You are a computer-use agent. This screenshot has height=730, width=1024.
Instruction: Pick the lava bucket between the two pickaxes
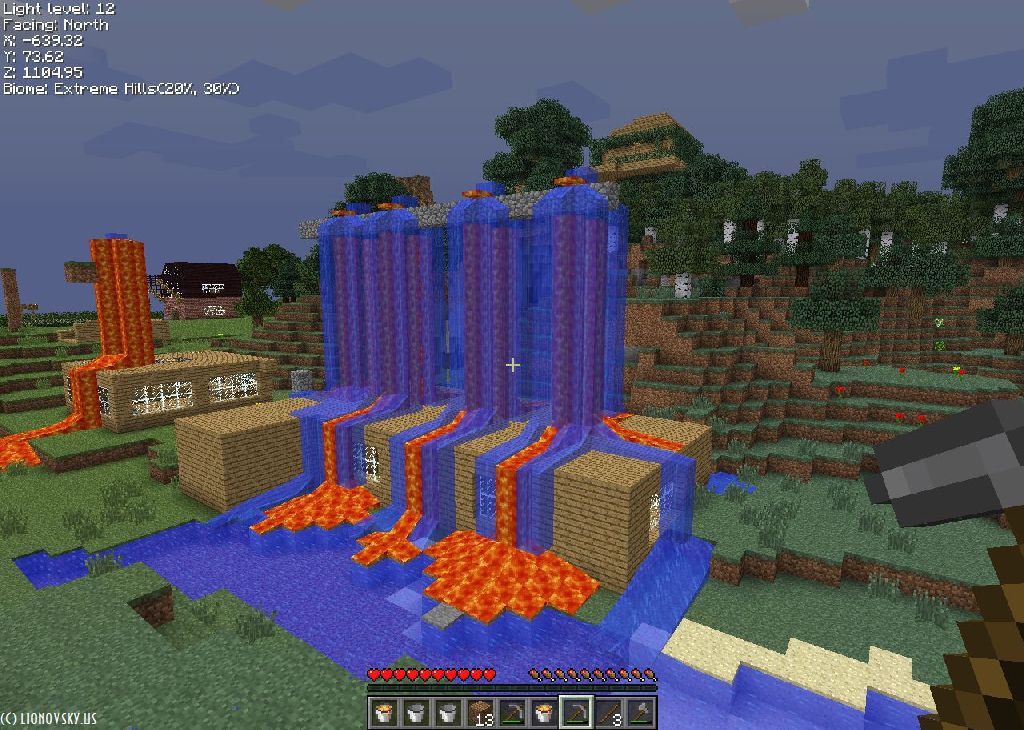pos(544,712)
